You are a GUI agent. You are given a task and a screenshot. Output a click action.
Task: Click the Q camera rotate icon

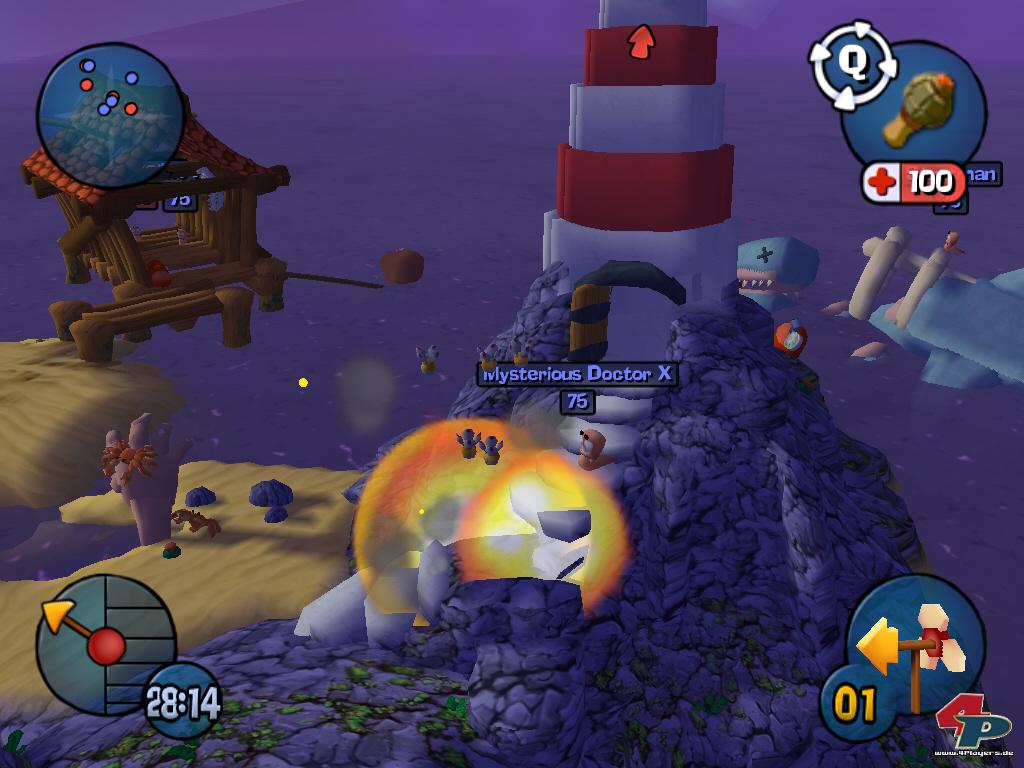(x=853, y=62)
